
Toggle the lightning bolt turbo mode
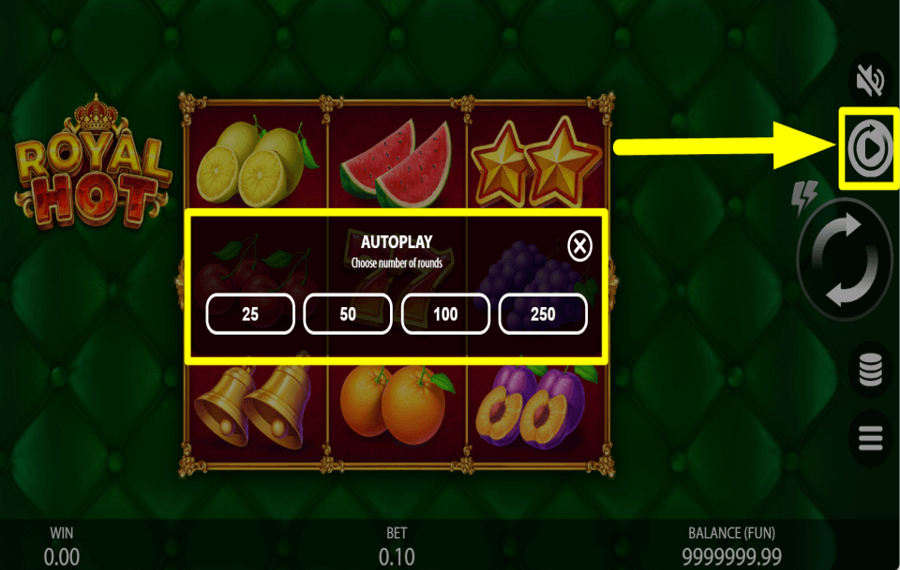click(805, 198)
